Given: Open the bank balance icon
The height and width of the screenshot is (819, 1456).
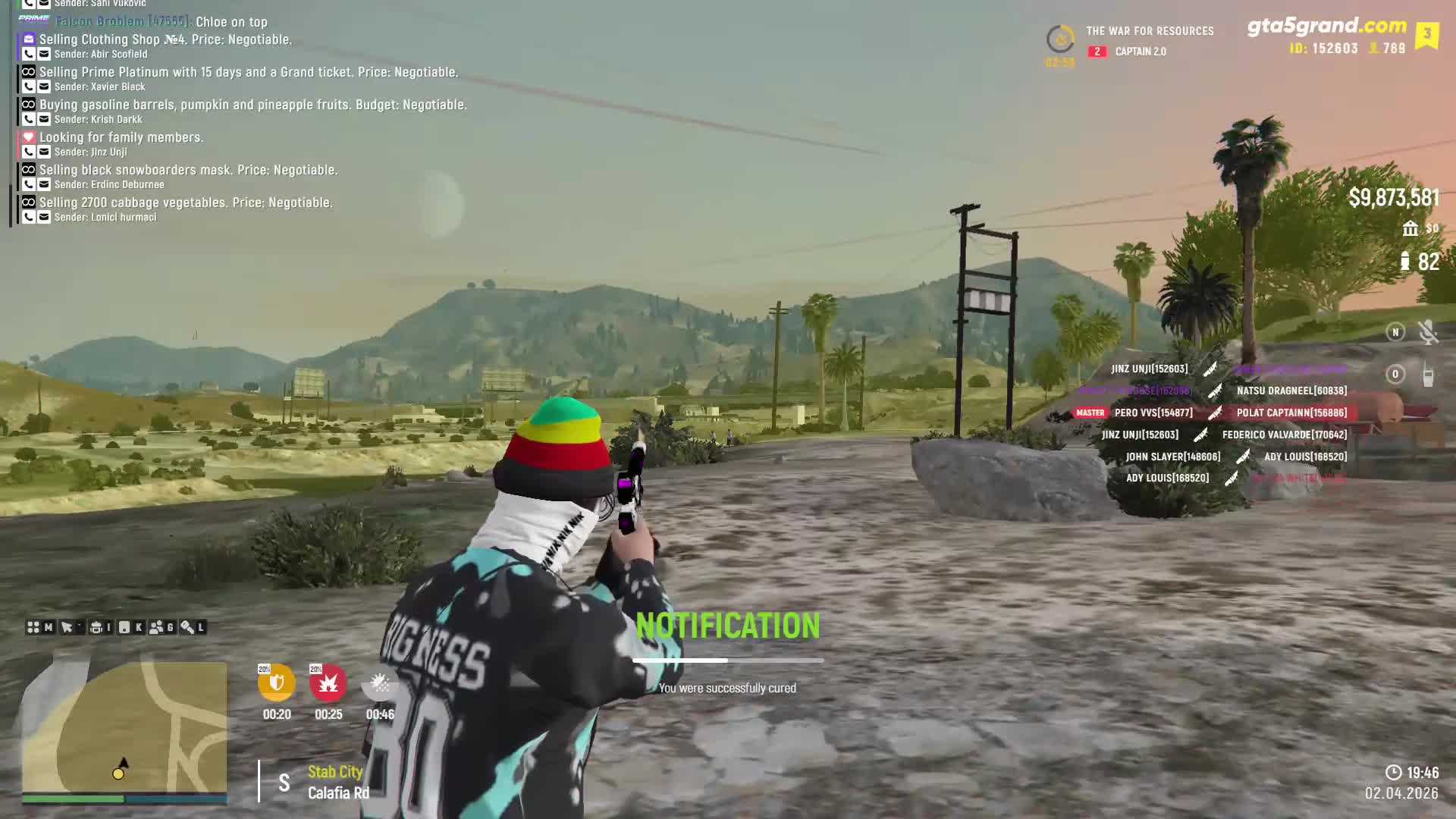Looking at the screenshot, I should pos(1410,228).
